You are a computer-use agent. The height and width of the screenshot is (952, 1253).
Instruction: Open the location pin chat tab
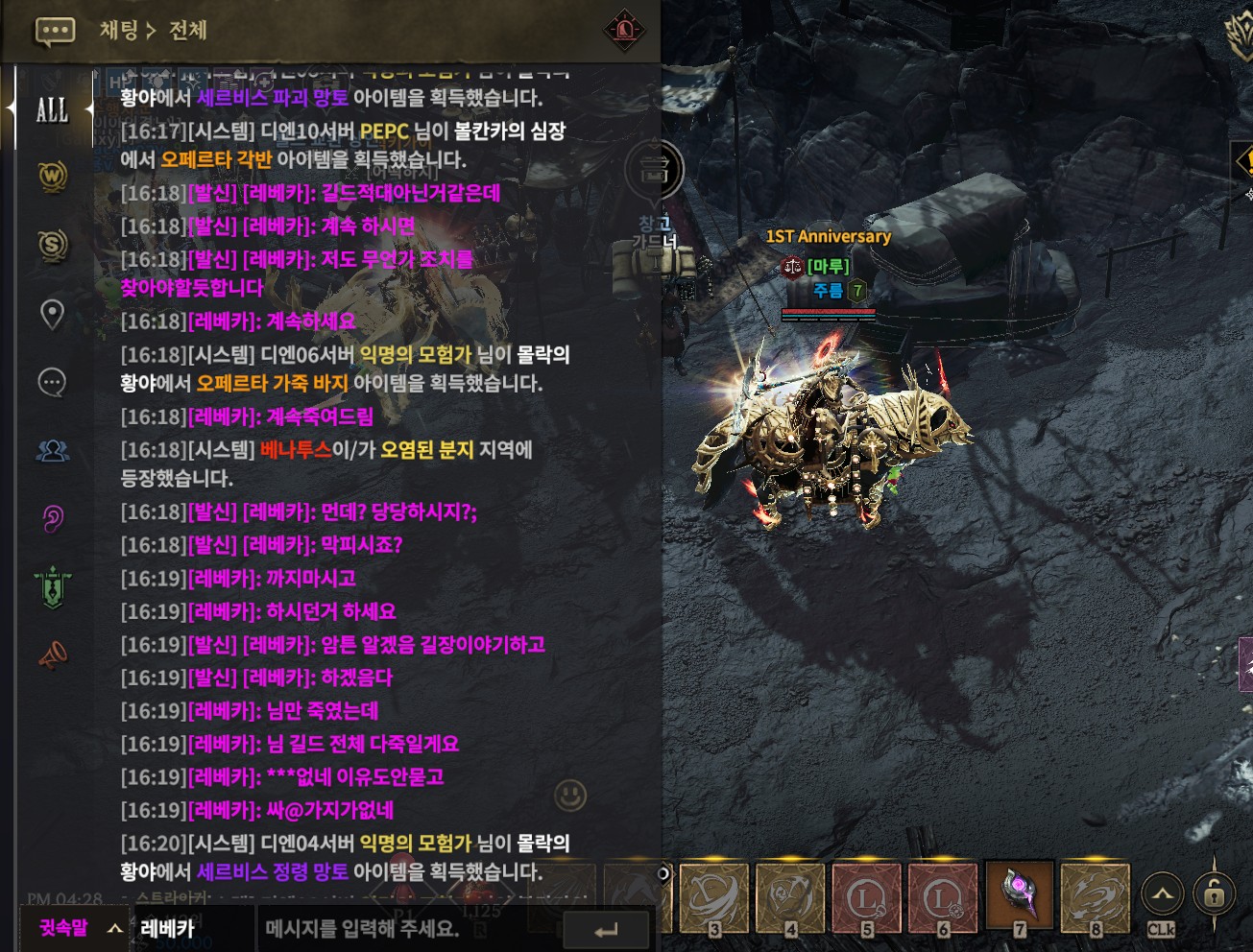pyautogui.click(x=52, y=314)
